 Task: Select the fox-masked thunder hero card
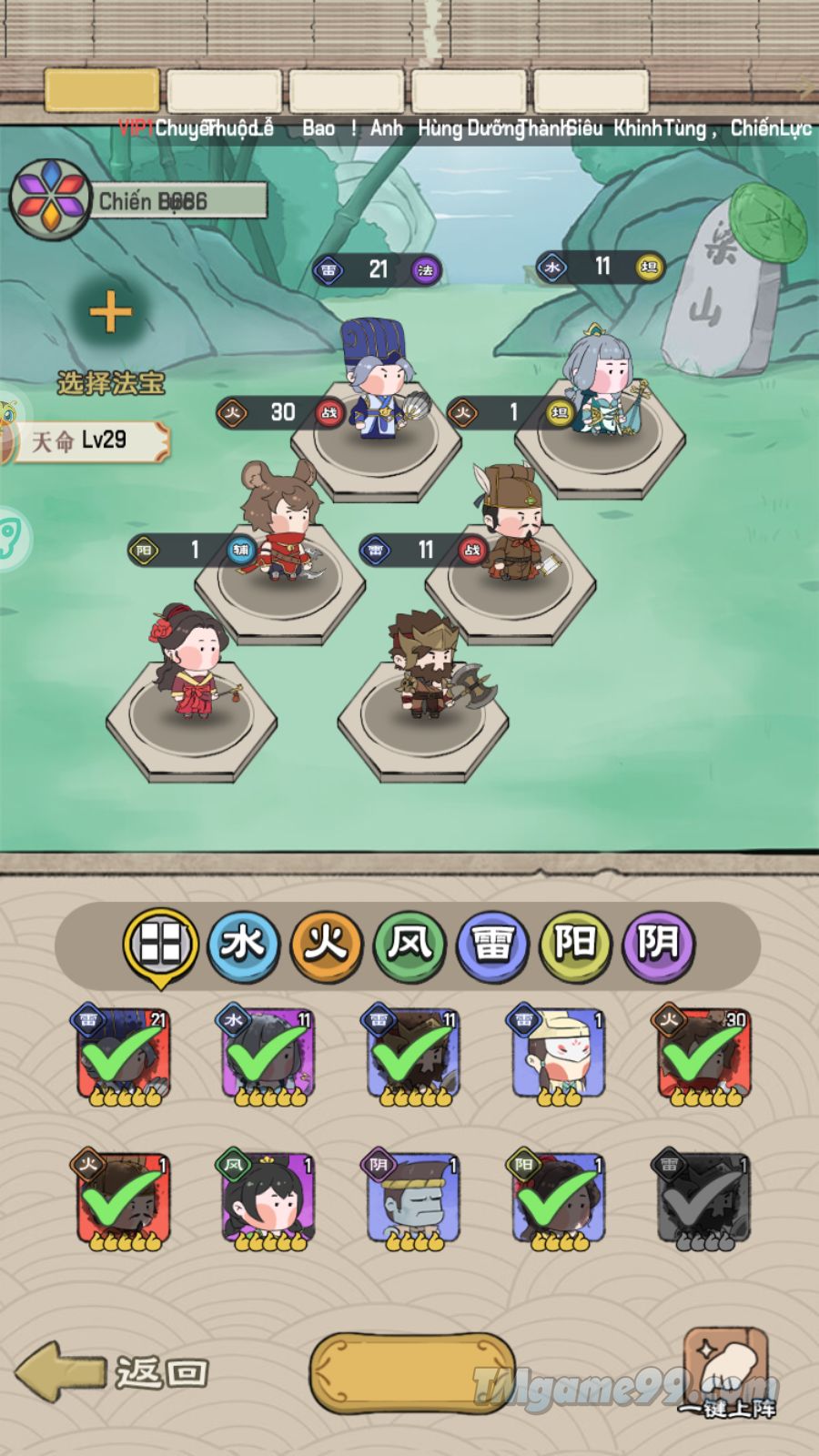coord(558,1056)
